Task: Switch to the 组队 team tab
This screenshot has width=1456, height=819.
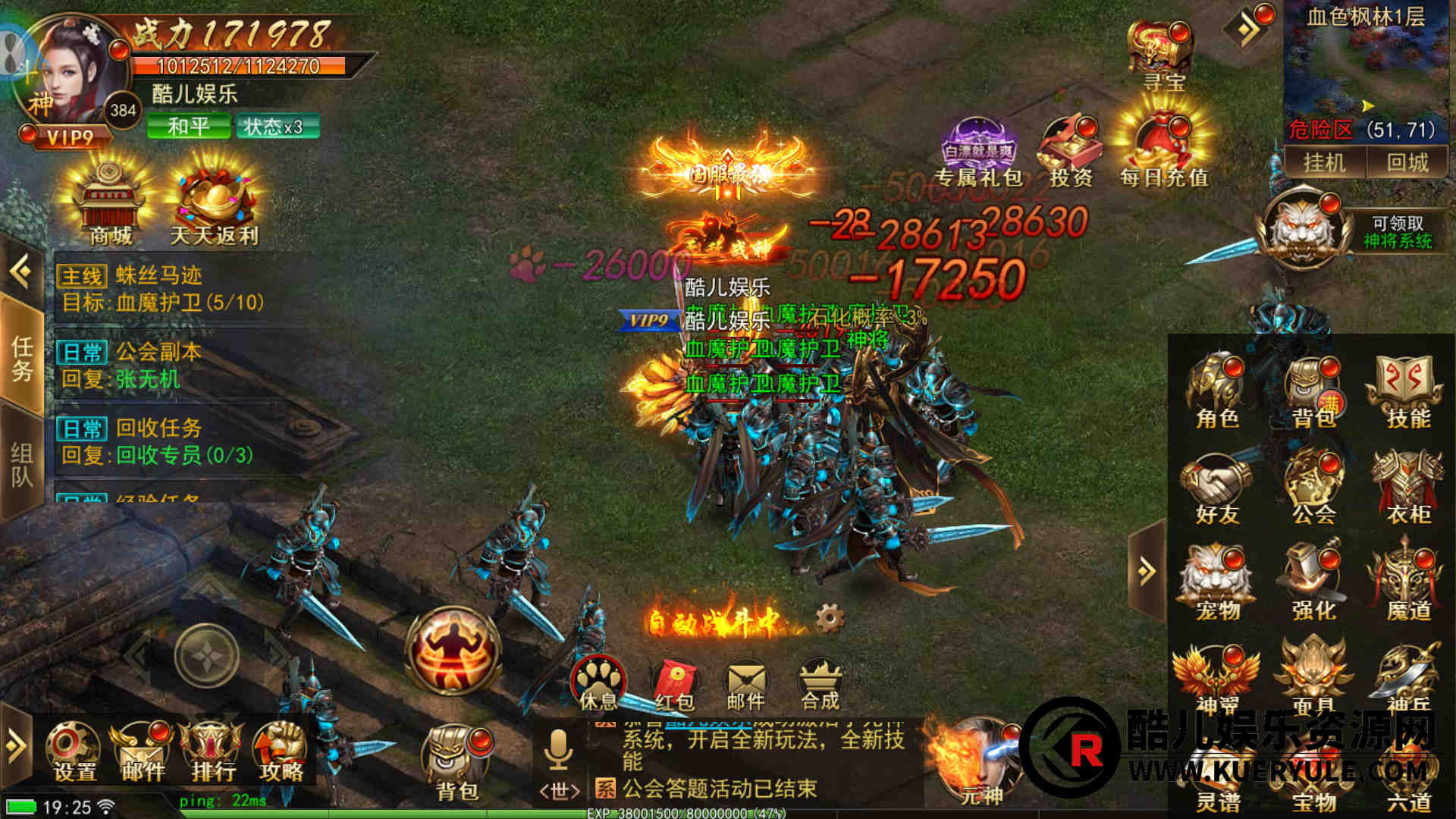Action: pos(21,464)
